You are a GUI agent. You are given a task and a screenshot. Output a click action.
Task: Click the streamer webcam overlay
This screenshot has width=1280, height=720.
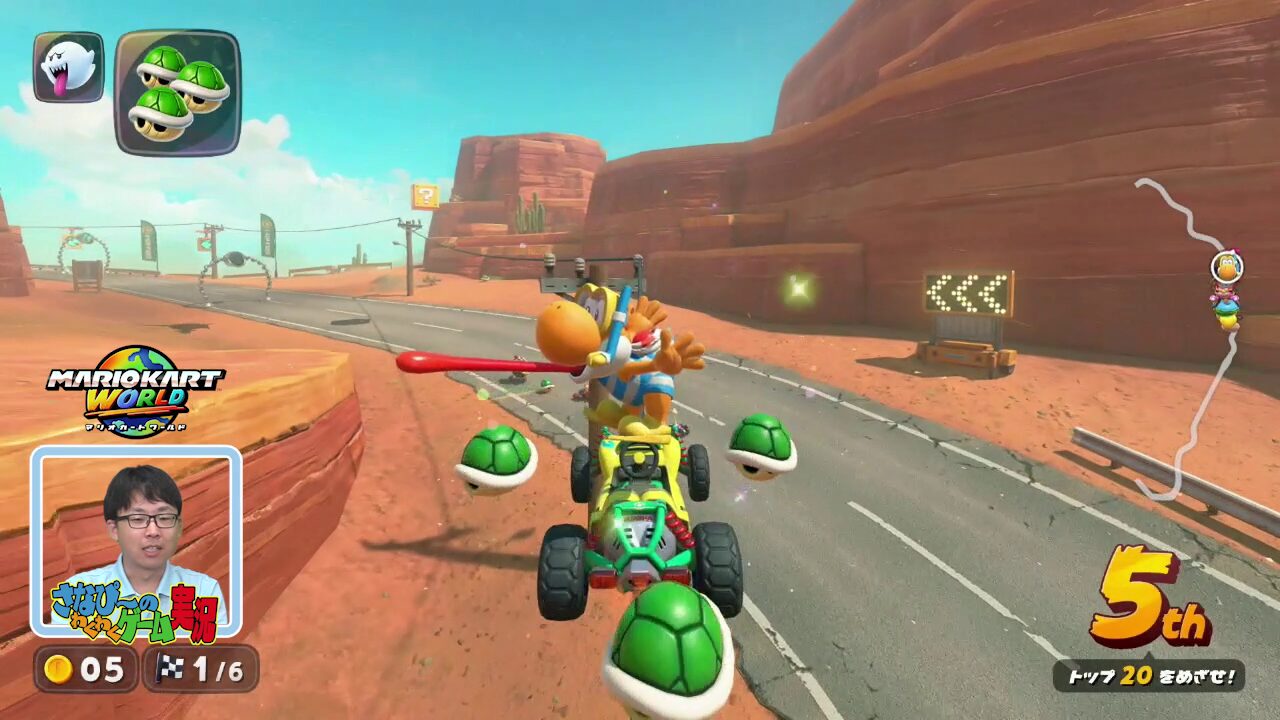[136, 540]
